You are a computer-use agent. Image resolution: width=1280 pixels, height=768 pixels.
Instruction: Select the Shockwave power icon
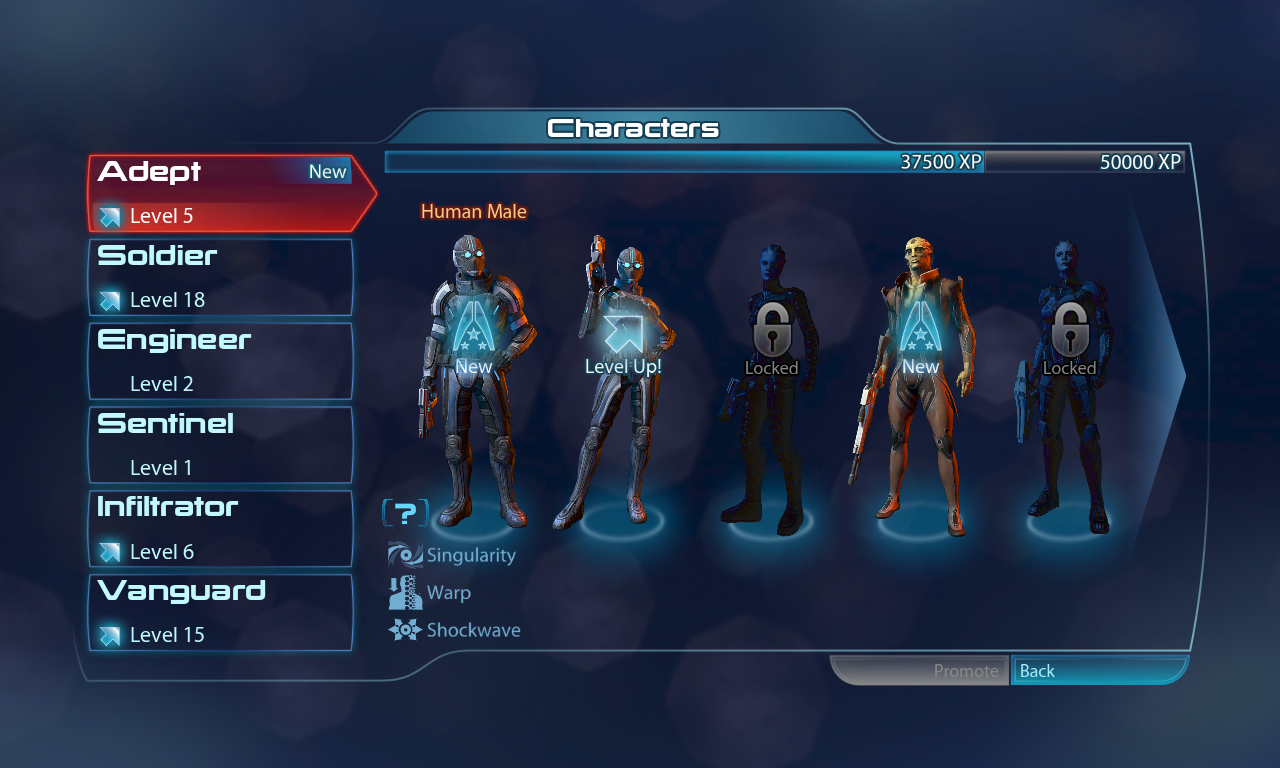(403, 630)
